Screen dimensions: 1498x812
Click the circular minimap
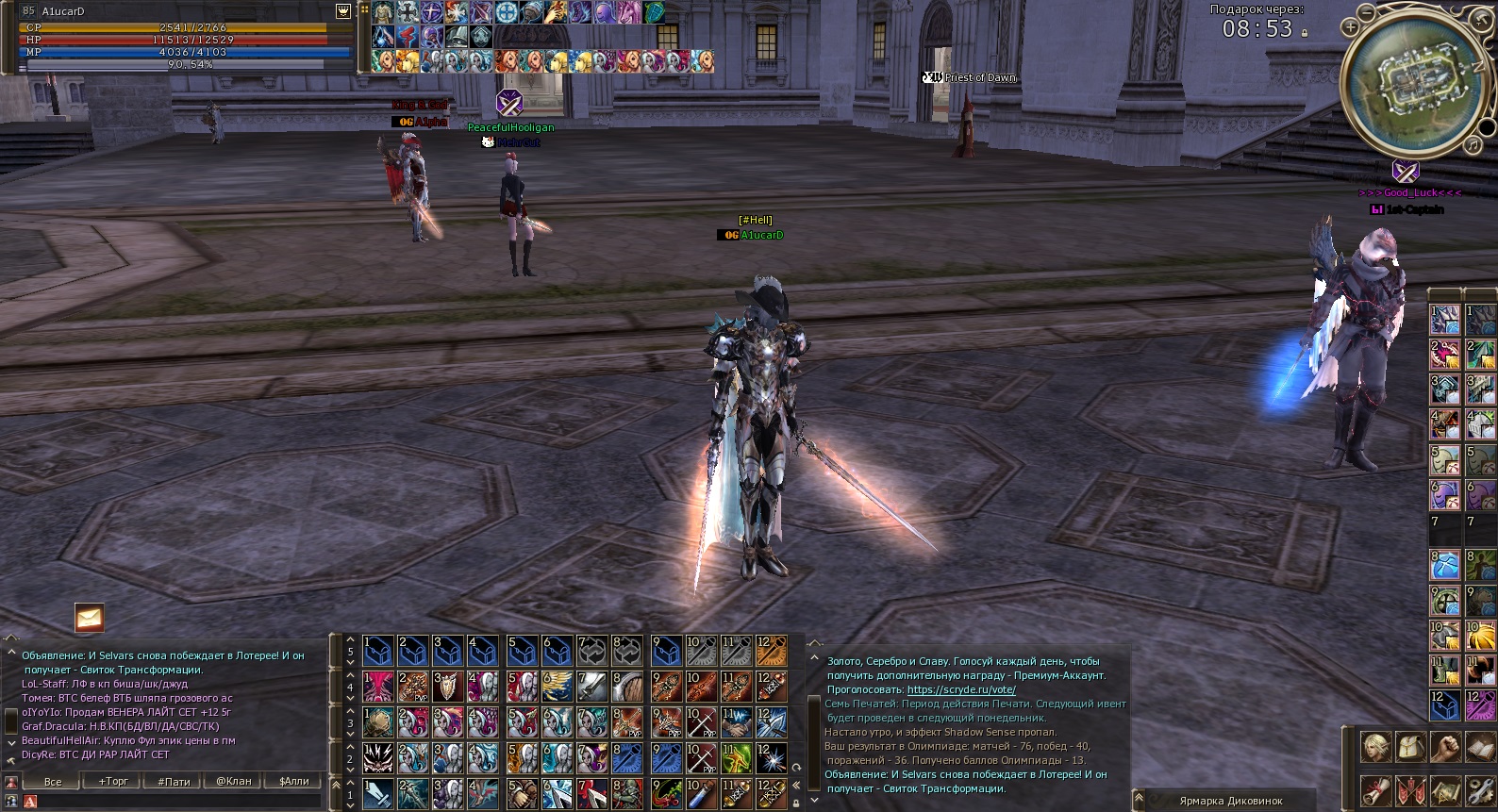(x=1412, y=82)
